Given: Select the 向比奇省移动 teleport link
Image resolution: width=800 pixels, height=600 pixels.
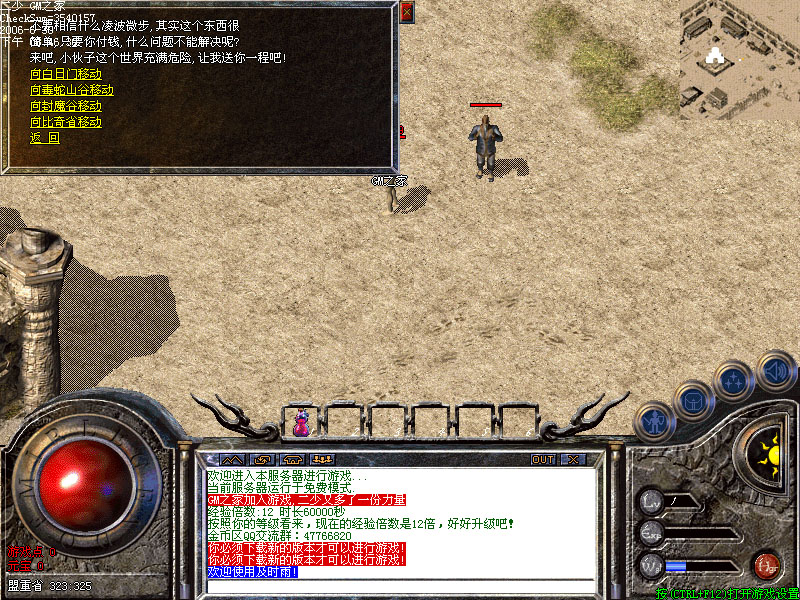Looking at the screenshot, I should coord(65,122).
